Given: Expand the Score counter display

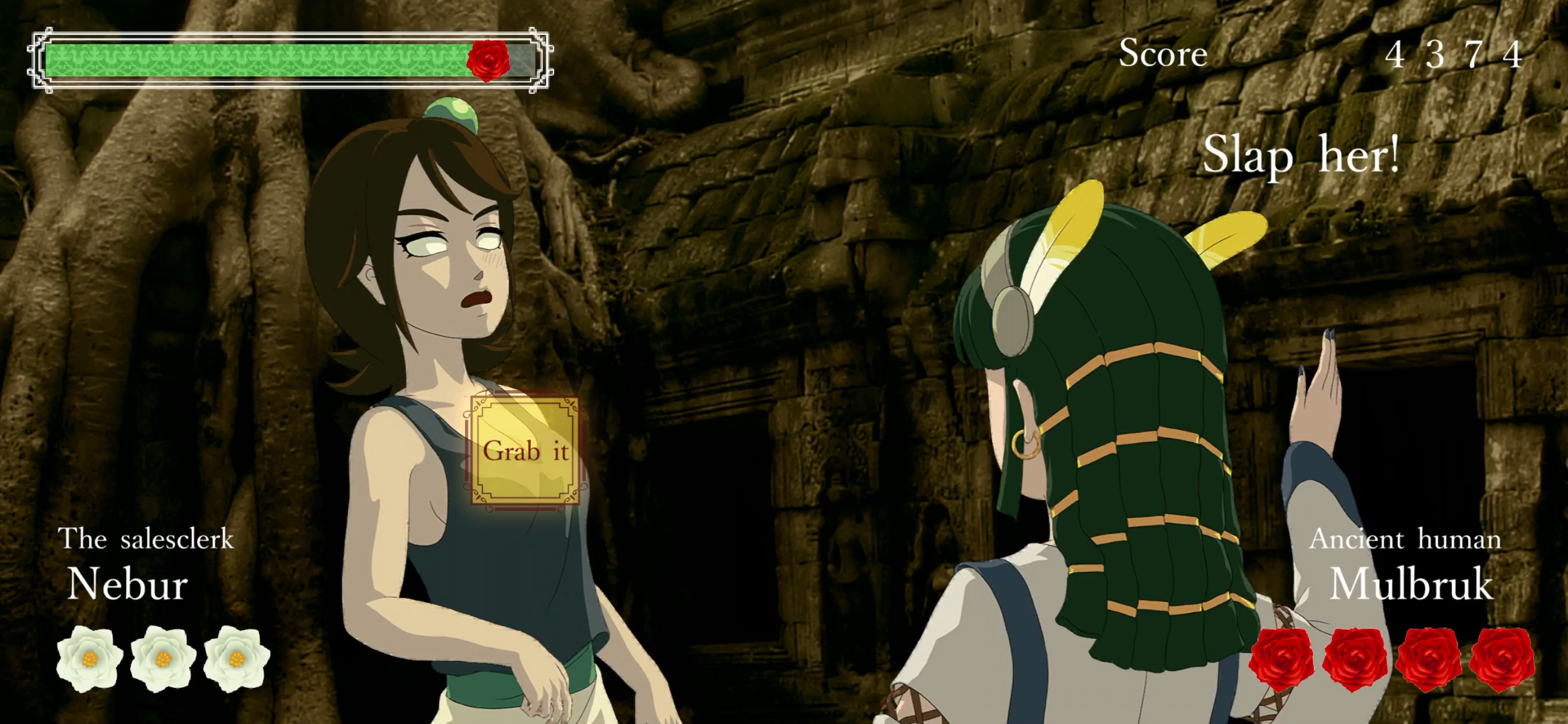Looking at the screenshot, I should [x=1164, y=53].
